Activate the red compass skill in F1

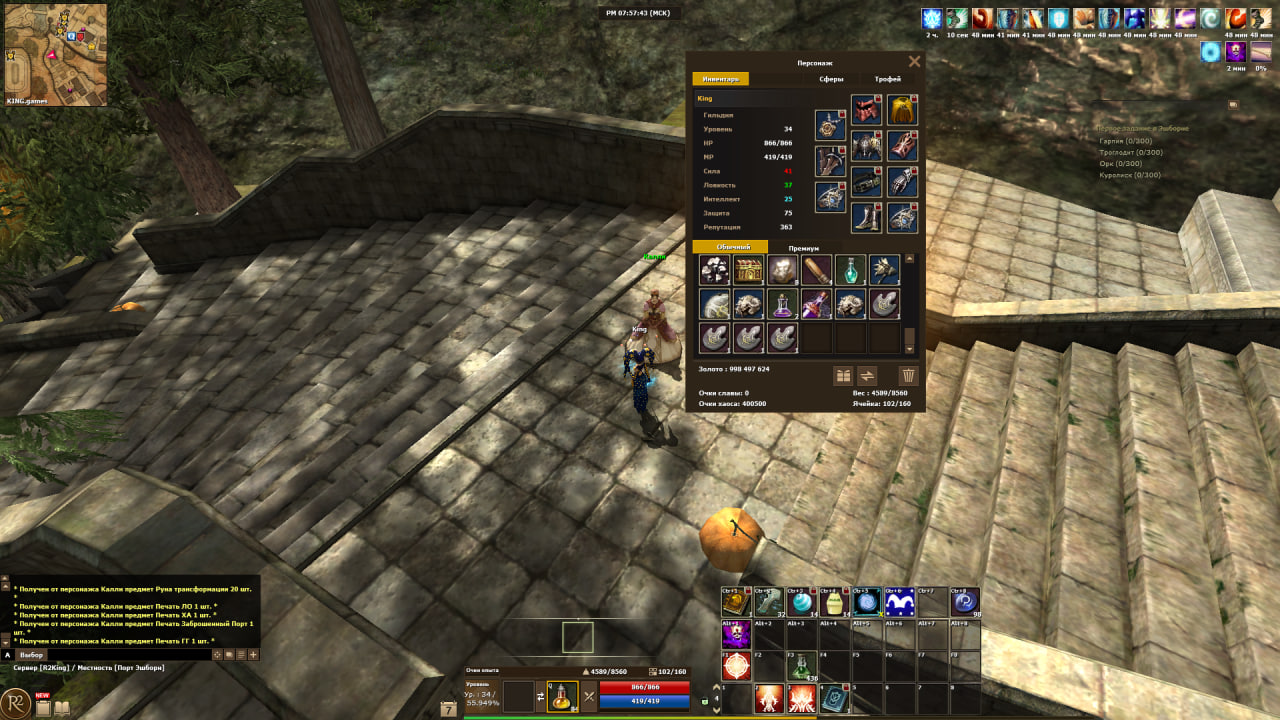pyautogui.click(x=736, y=666)
